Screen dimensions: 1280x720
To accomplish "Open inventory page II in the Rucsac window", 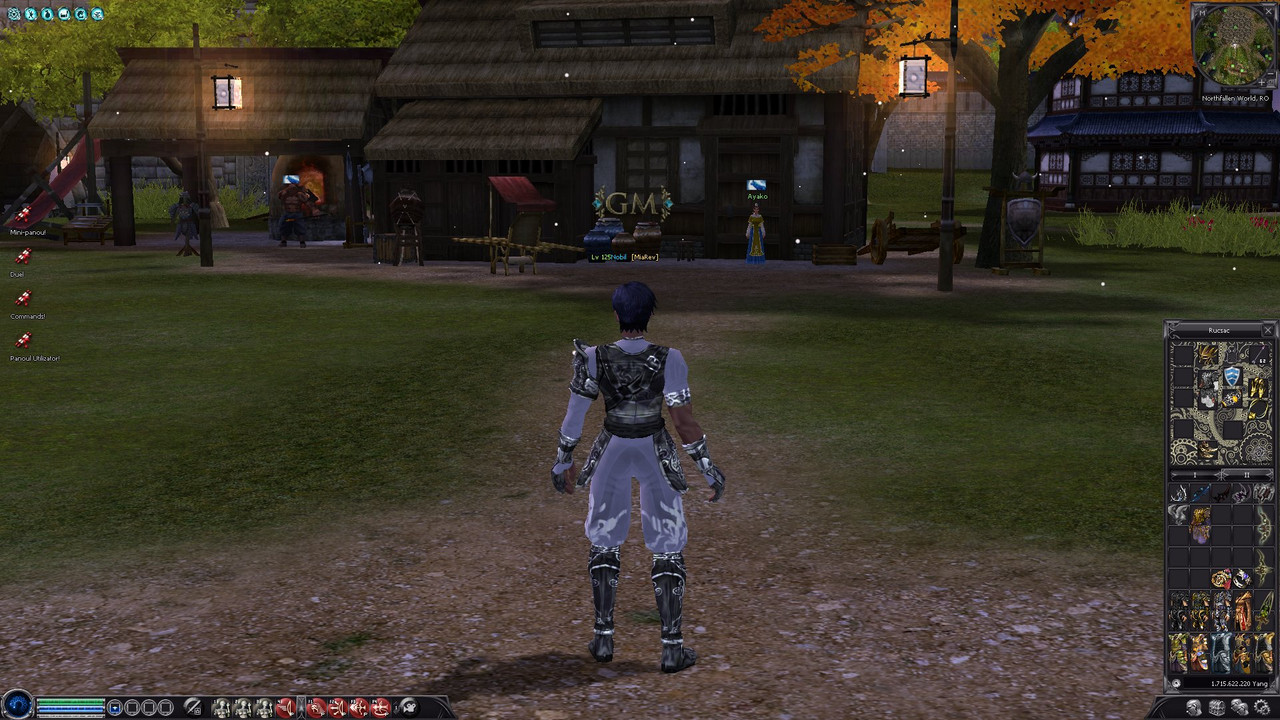I will 1247,474.
